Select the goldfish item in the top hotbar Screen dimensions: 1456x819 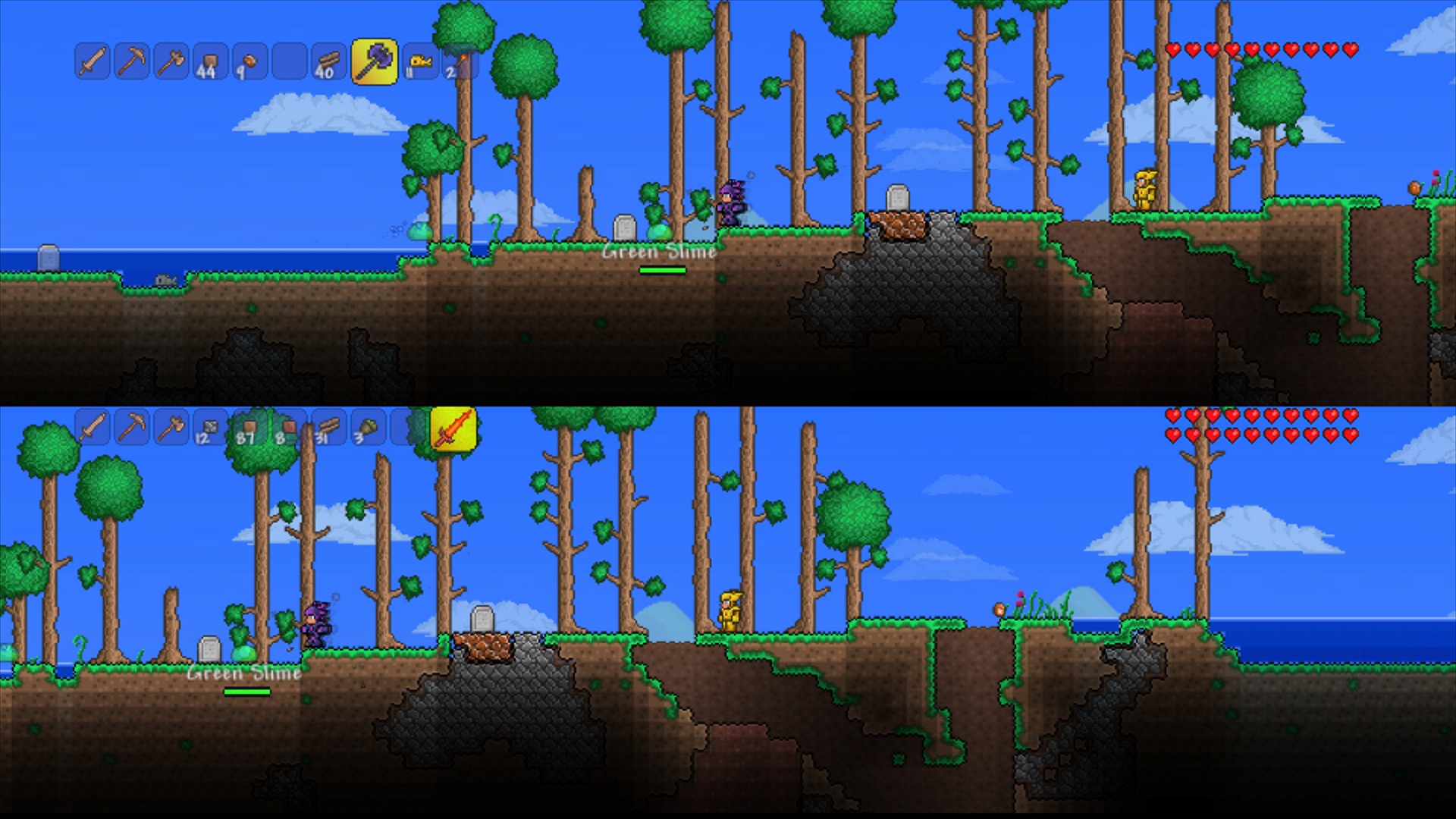point(419,62)
